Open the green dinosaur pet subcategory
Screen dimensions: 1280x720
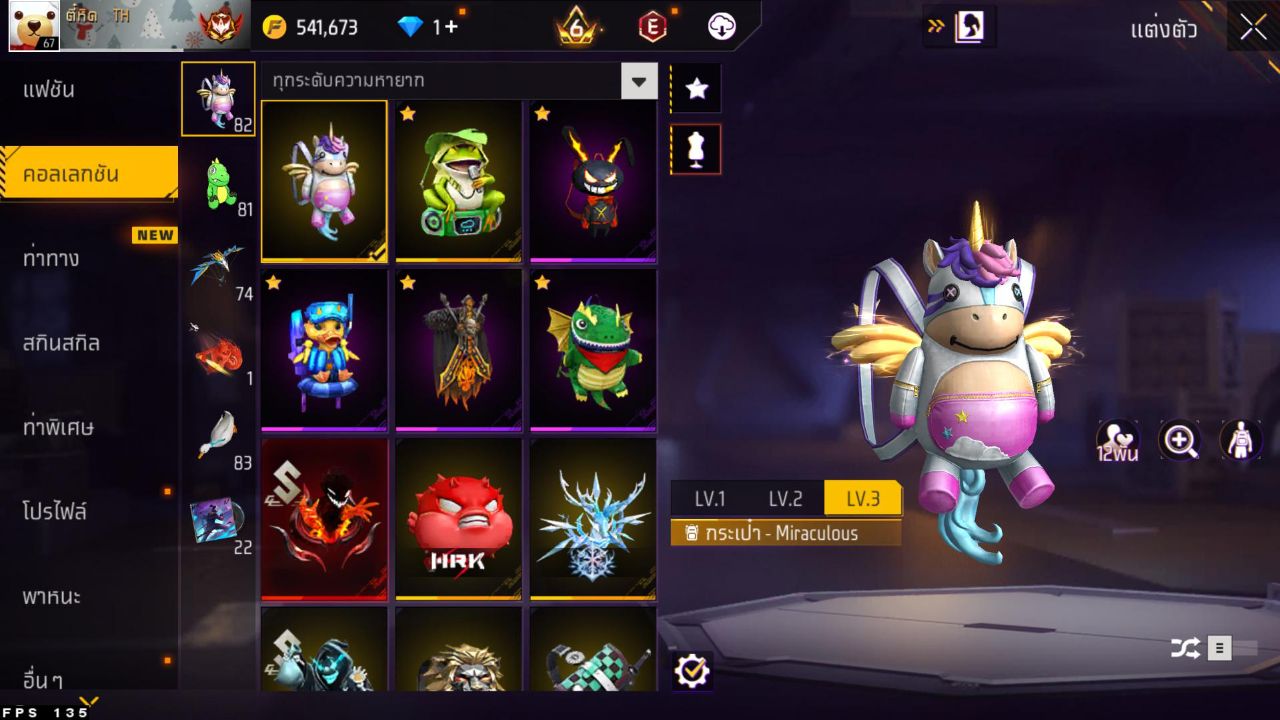(220, 184)
